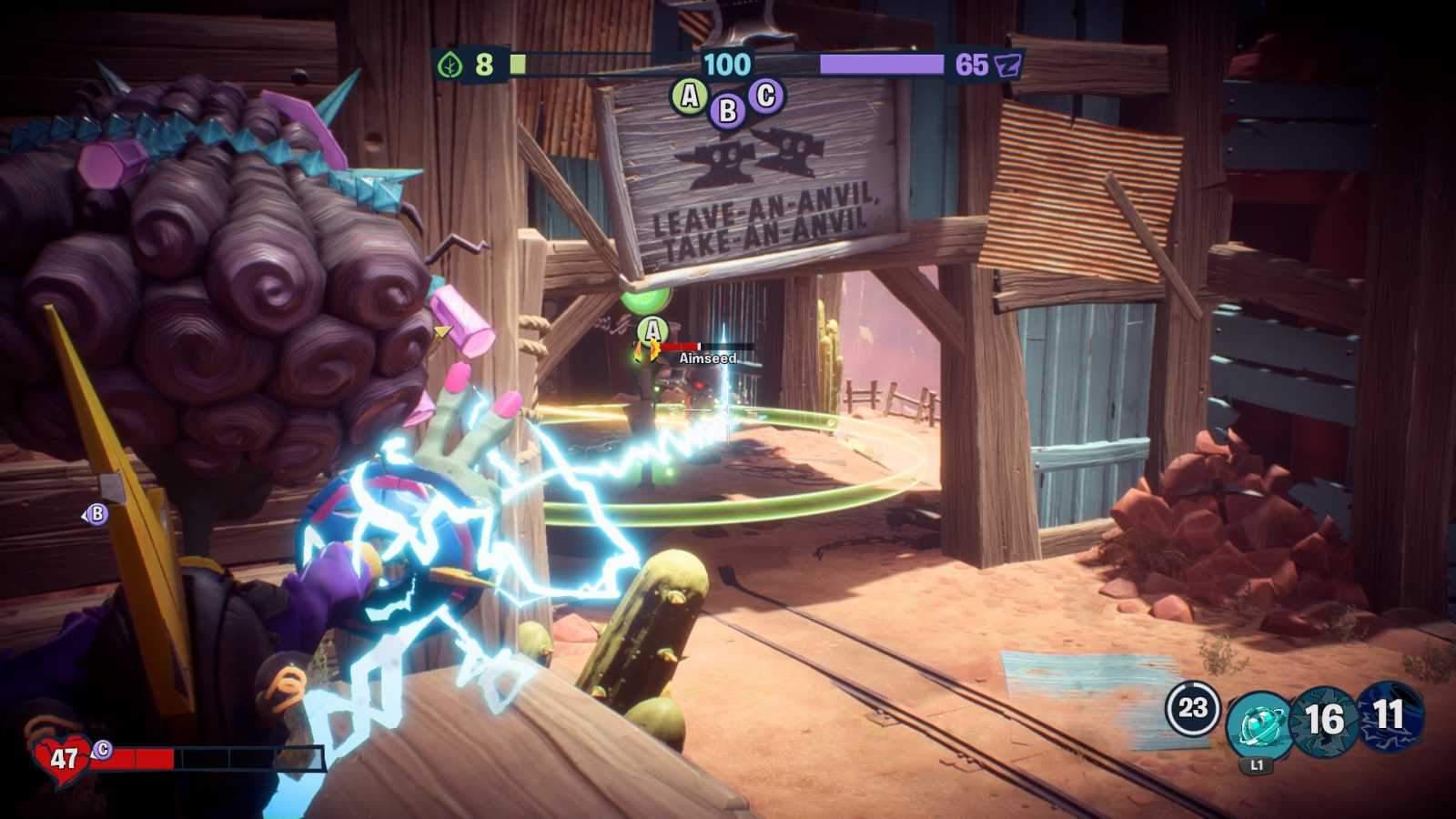Click capture point B indicator under score
This screenshot has width=1456, height=819.
(727, 110)
